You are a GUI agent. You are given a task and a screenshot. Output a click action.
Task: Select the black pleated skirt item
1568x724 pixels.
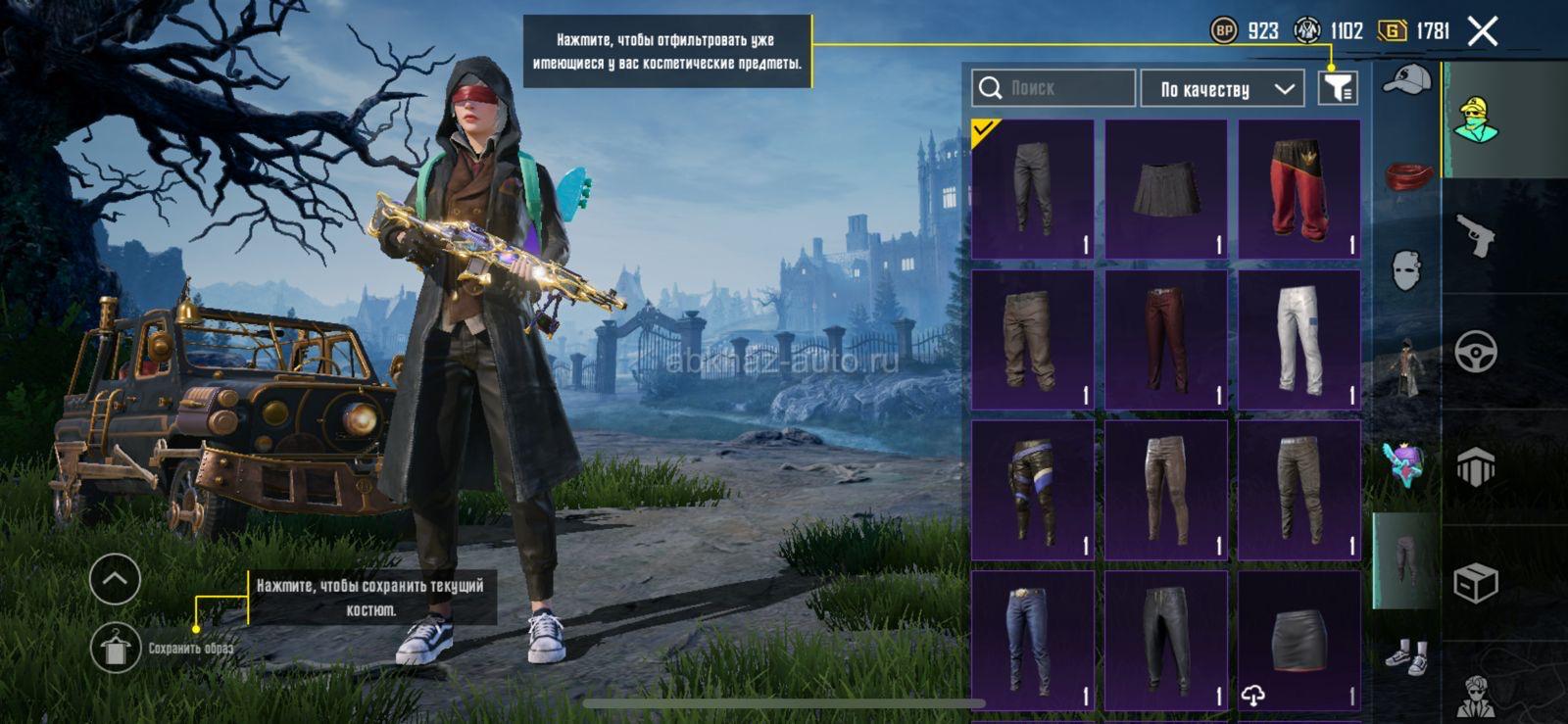point(1166,189)
